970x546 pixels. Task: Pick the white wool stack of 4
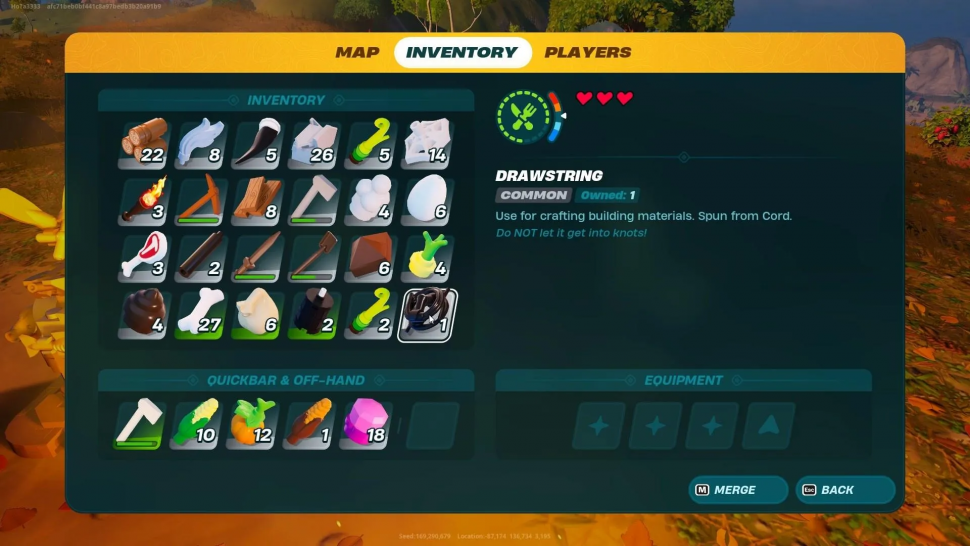pos(372,200)
